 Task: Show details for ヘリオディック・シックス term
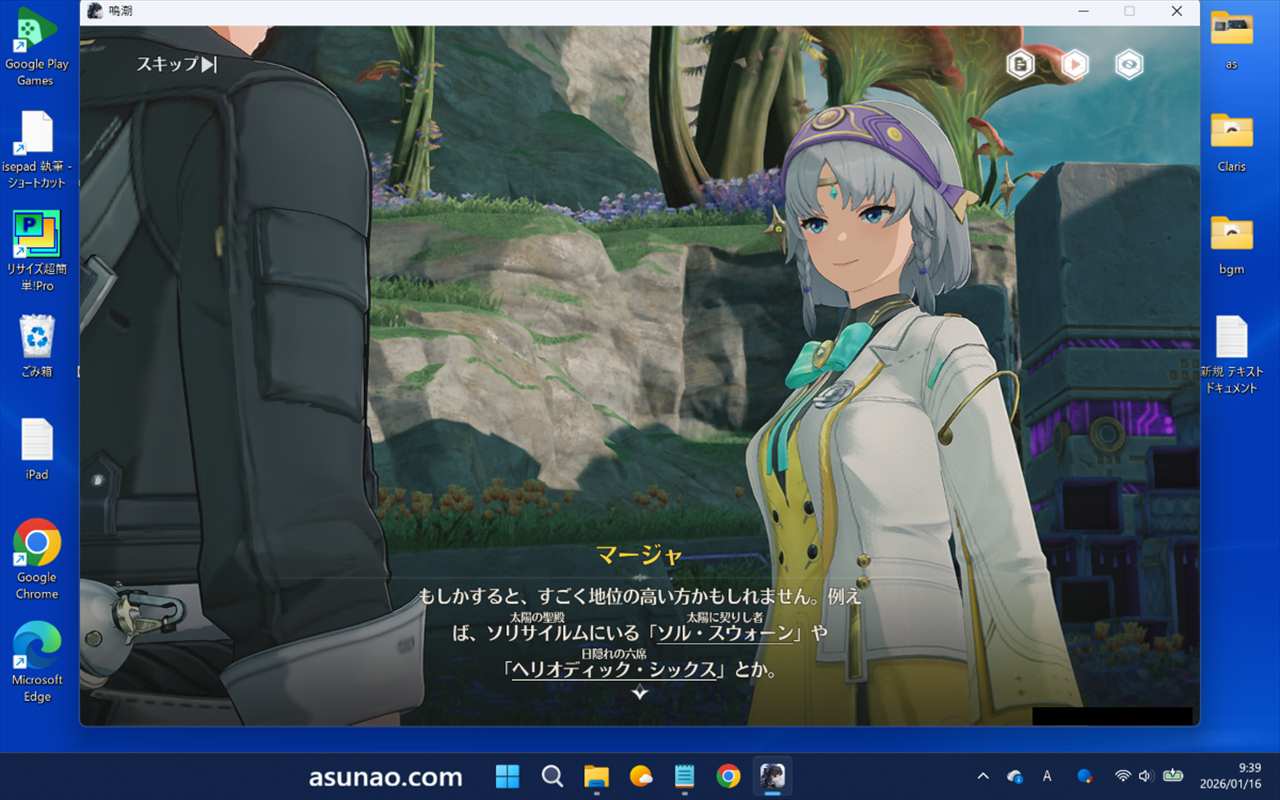[x=616, y=671]
